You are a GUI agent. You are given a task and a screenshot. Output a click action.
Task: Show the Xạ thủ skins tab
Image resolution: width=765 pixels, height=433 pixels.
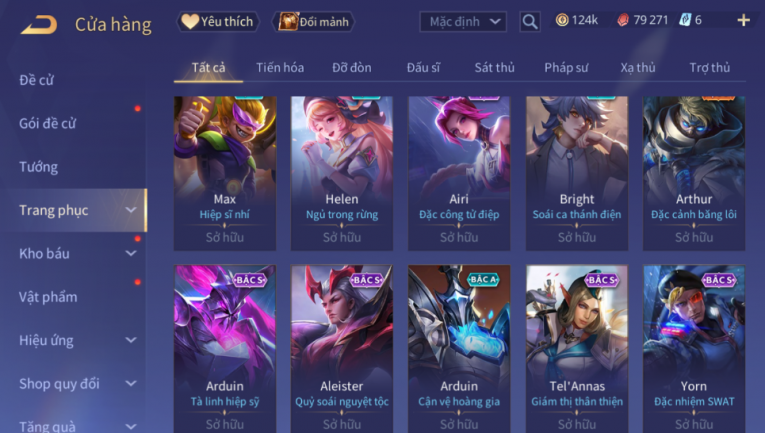(638, 67)
